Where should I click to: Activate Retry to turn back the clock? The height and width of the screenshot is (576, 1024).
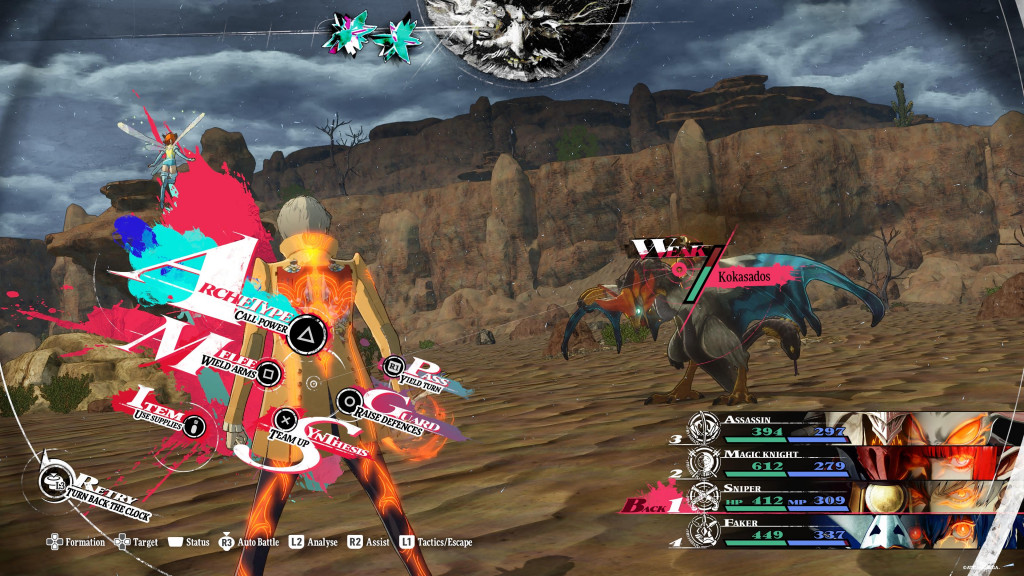coord(56,482)
